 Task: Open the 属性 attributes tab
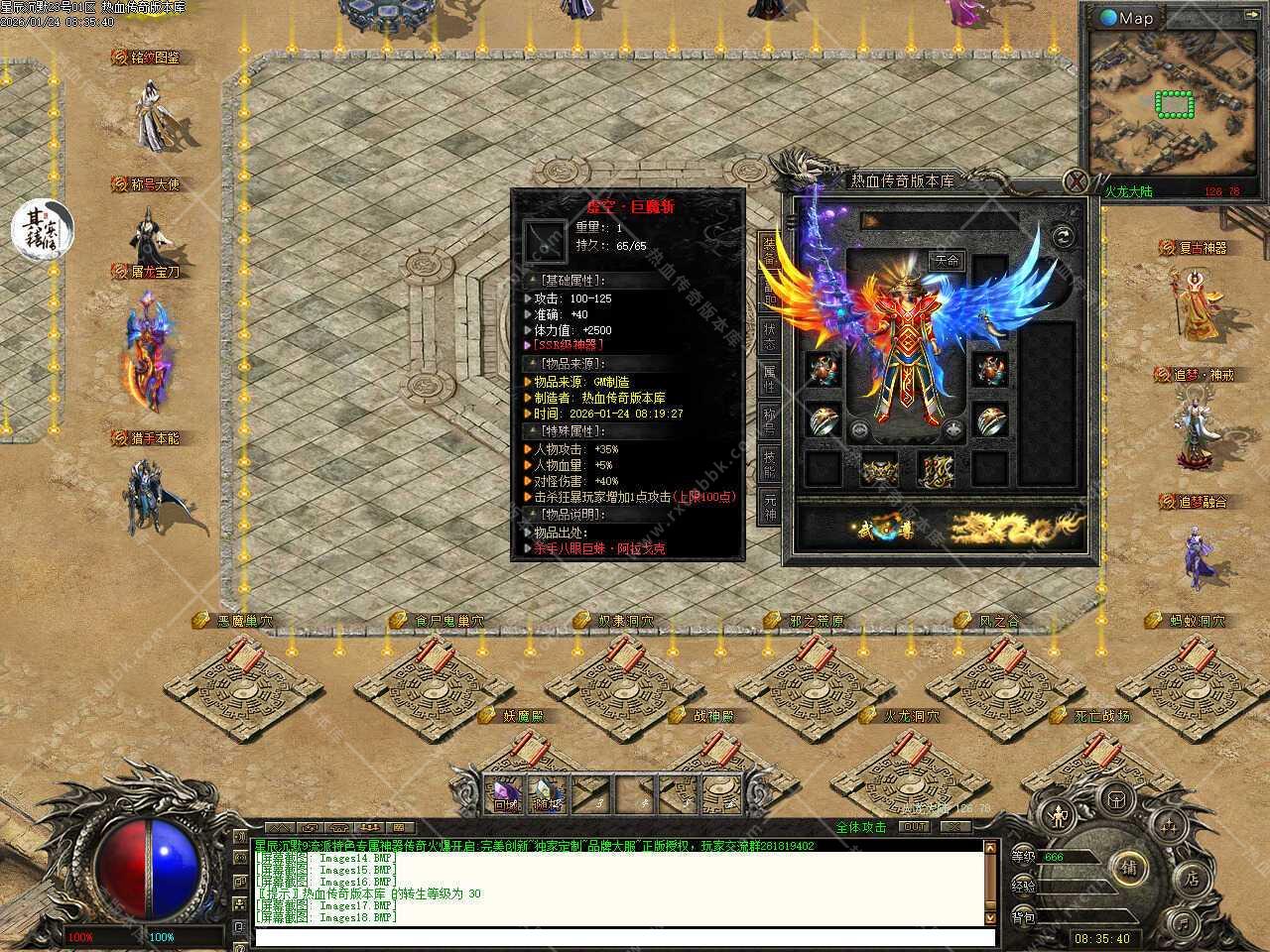tap(769, 377)
